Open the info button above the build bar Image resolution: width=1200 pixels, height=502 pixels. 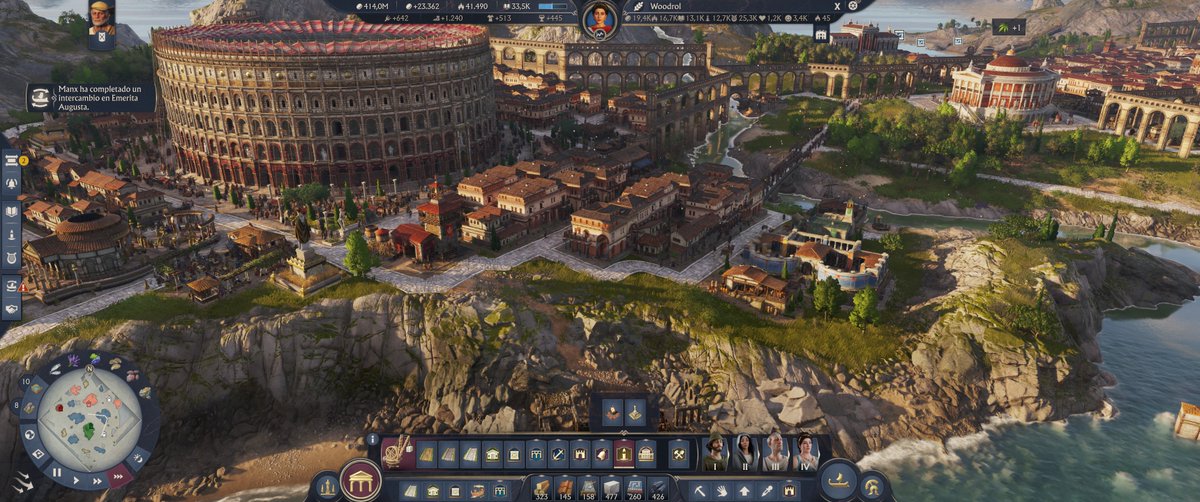(372, 439)
